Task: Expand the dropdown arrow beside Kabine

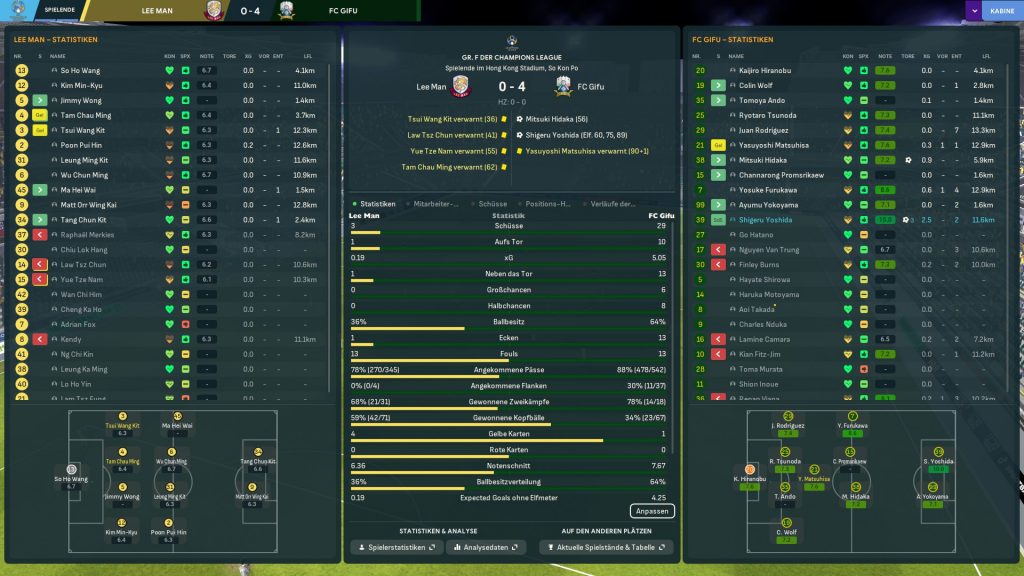Action: point(973,11)
